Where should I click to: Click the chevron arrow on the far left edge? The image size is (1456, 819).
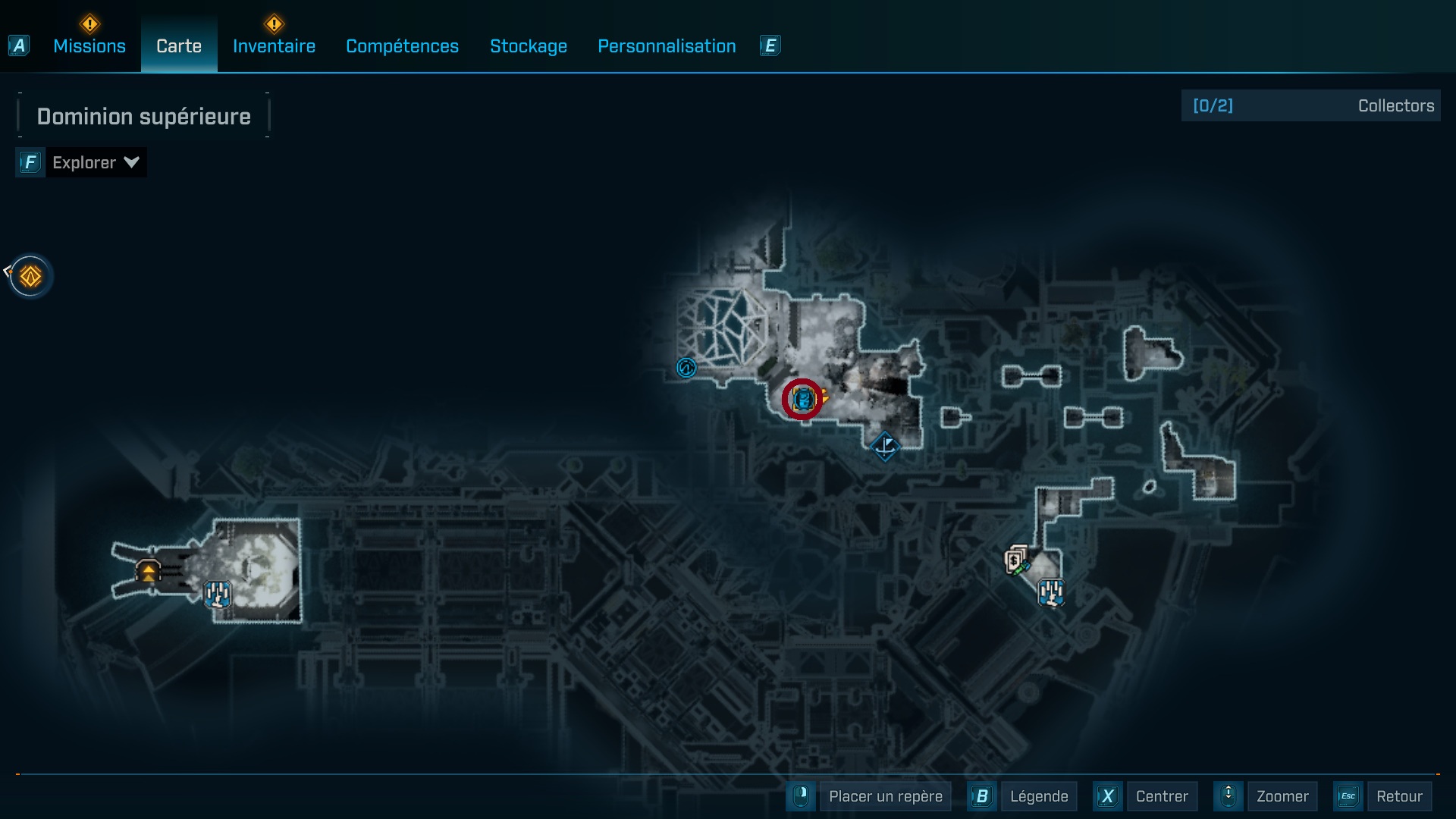[x=8, y=270]
